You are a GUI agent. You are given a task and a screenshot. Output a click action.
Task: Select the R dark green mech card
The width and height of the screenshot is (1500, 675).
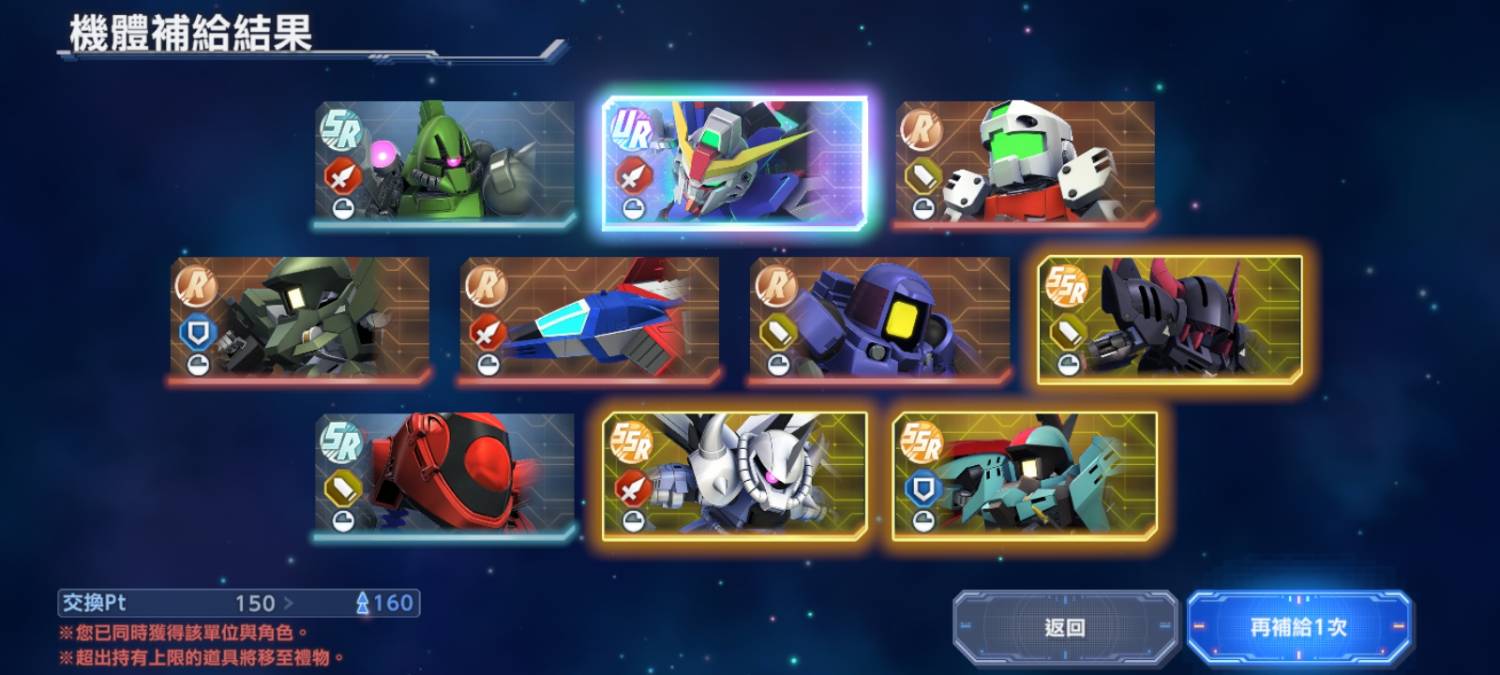click(x=300, y=319)
